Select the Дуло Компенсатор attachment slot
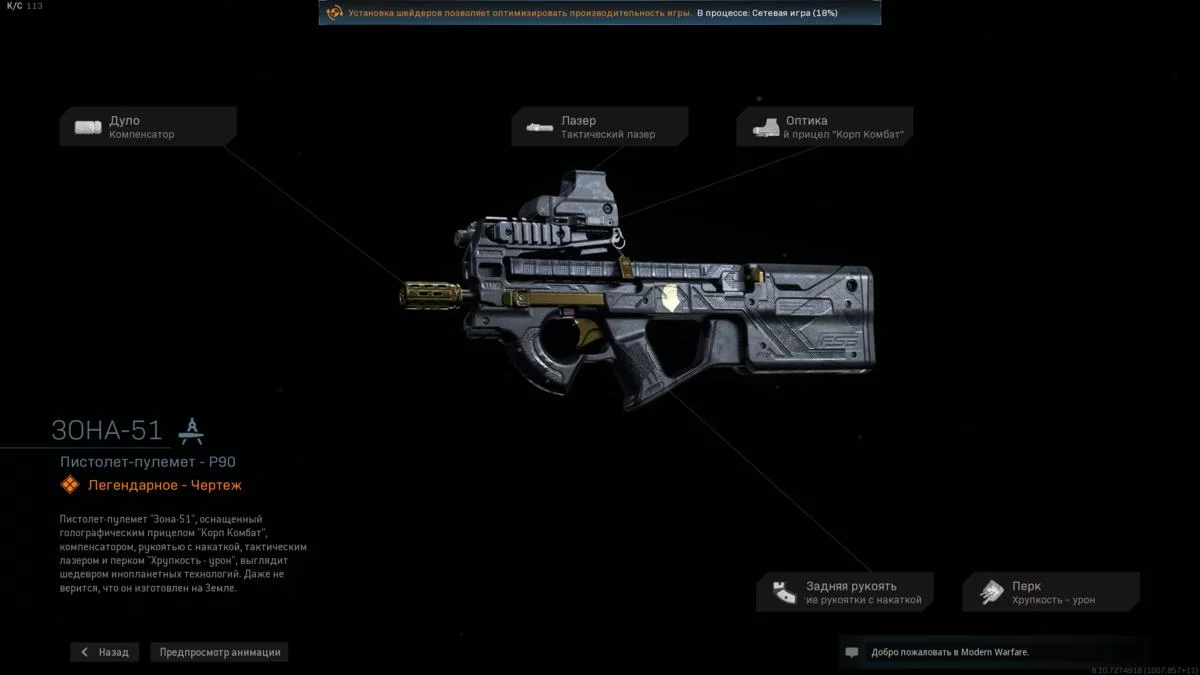The width and height of the screenshot is (1200, 675). coord(148,127)
